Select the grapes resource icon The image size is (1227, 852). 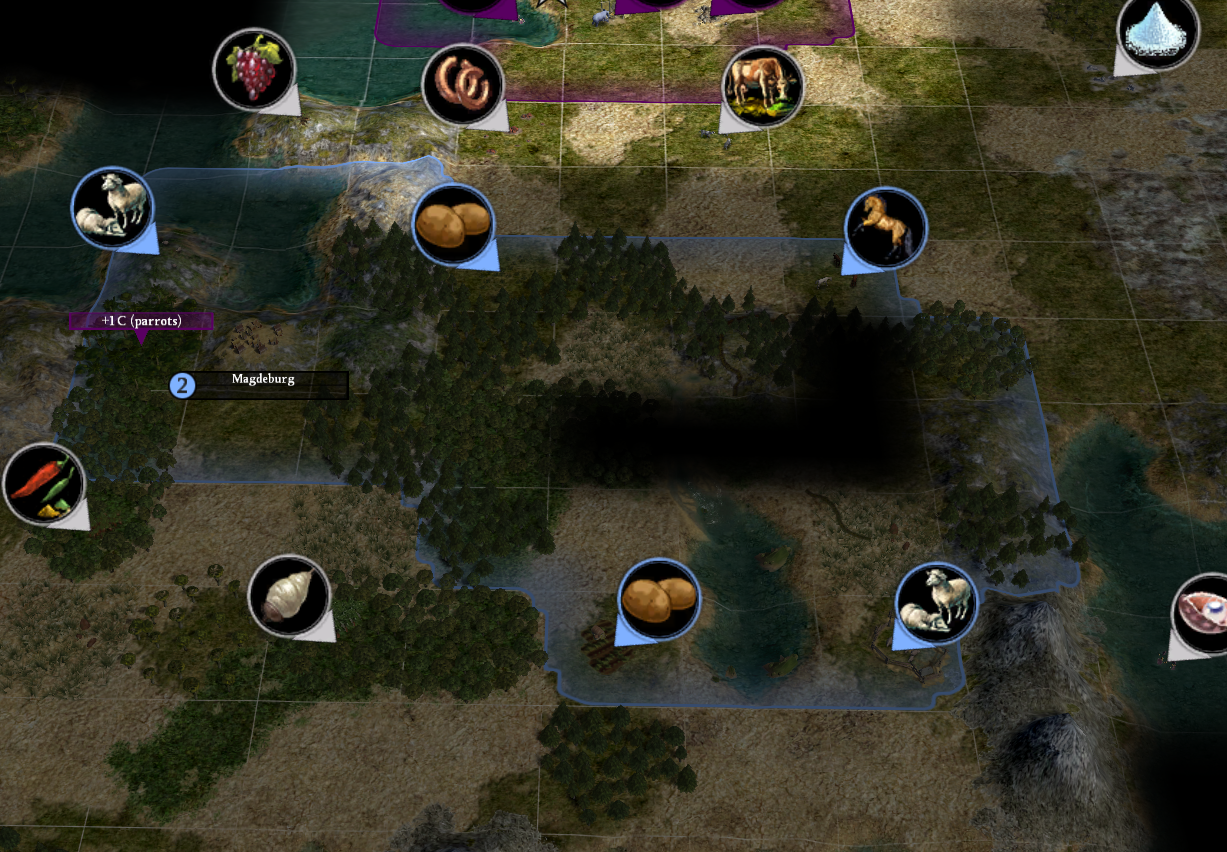[254, 69]
